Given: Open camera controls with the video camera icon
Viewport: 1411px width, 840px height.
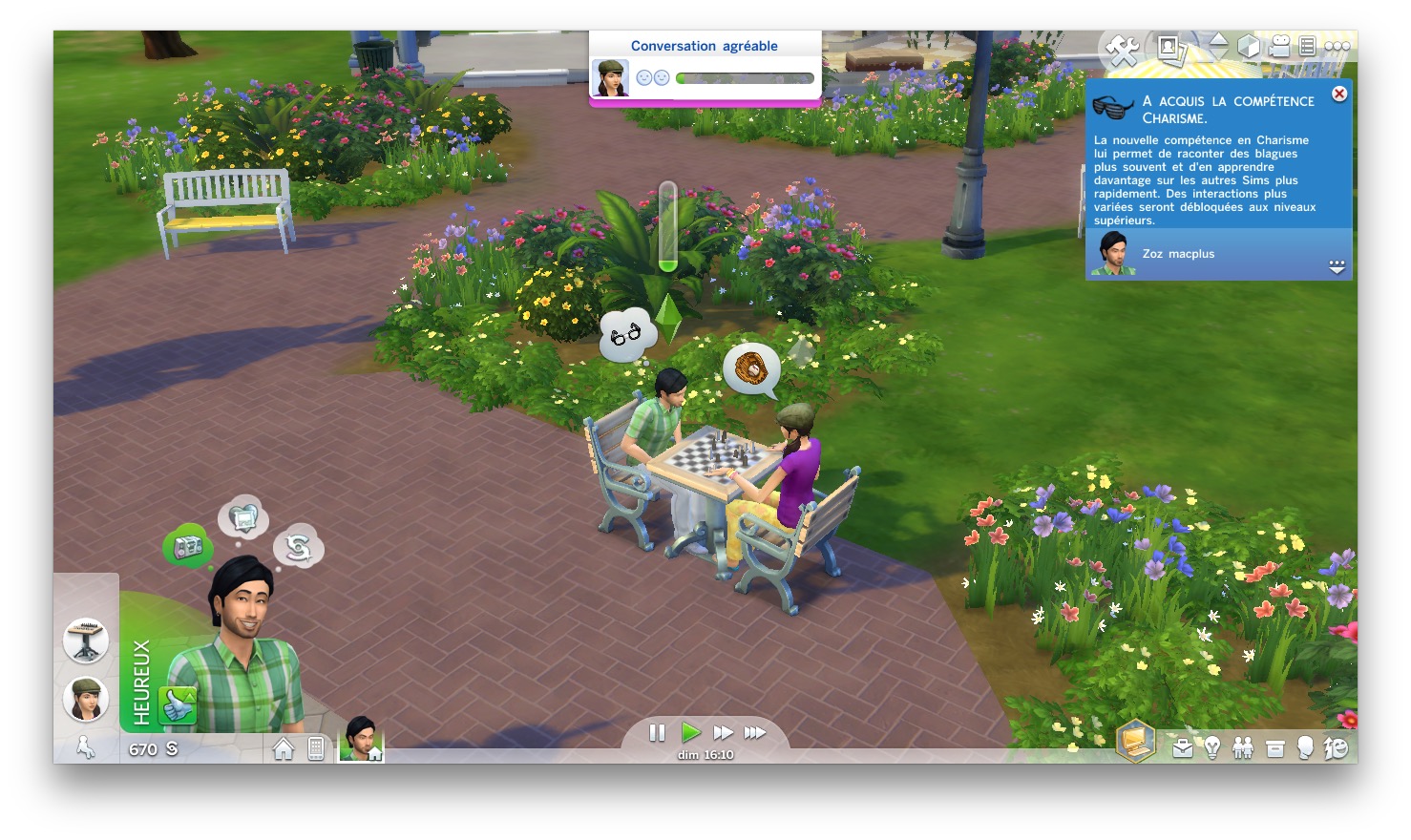Looking at the screenshot, I should point(1279,46).
